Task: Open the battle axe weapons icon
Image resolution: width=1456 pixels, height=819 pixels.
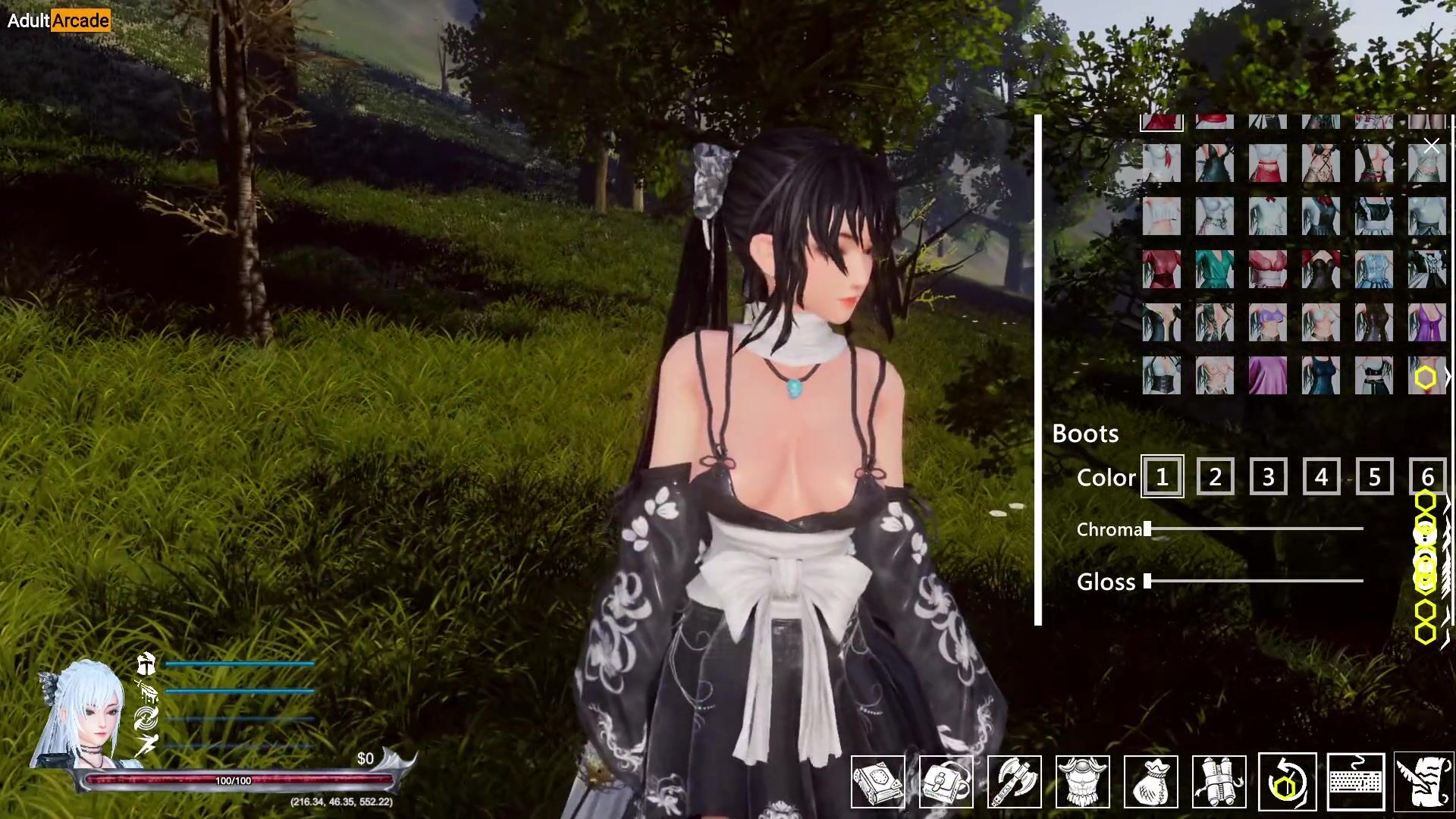Action: (x=1014, y=782)
